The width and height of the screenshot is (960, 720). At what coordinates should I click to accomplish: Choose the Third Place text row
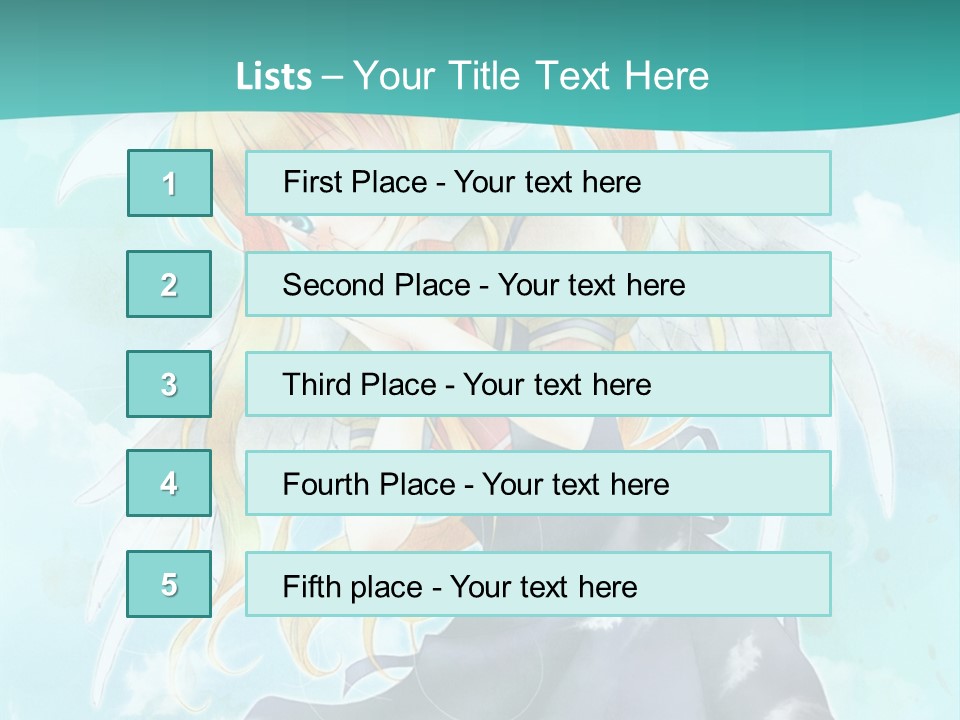point(538,384)
